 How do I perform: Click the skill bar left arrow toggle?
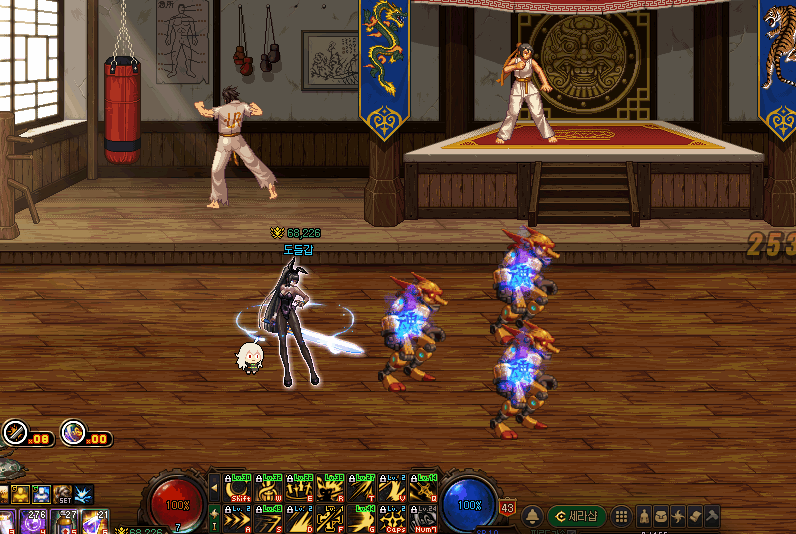click(x=214, y=488)
